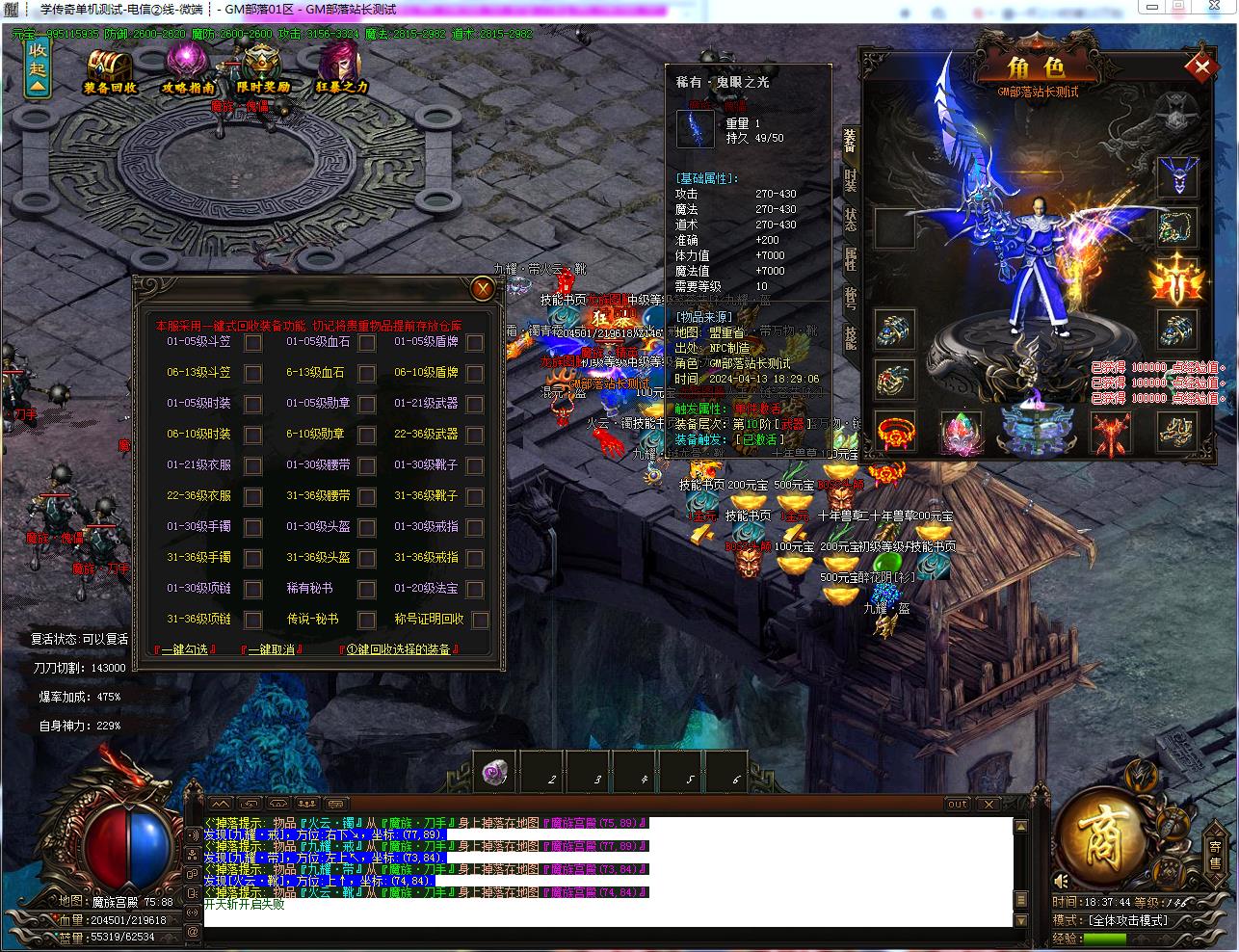
Task: Open the 装备回收 treasure chest icon
Action: click(x=110, y=67)
